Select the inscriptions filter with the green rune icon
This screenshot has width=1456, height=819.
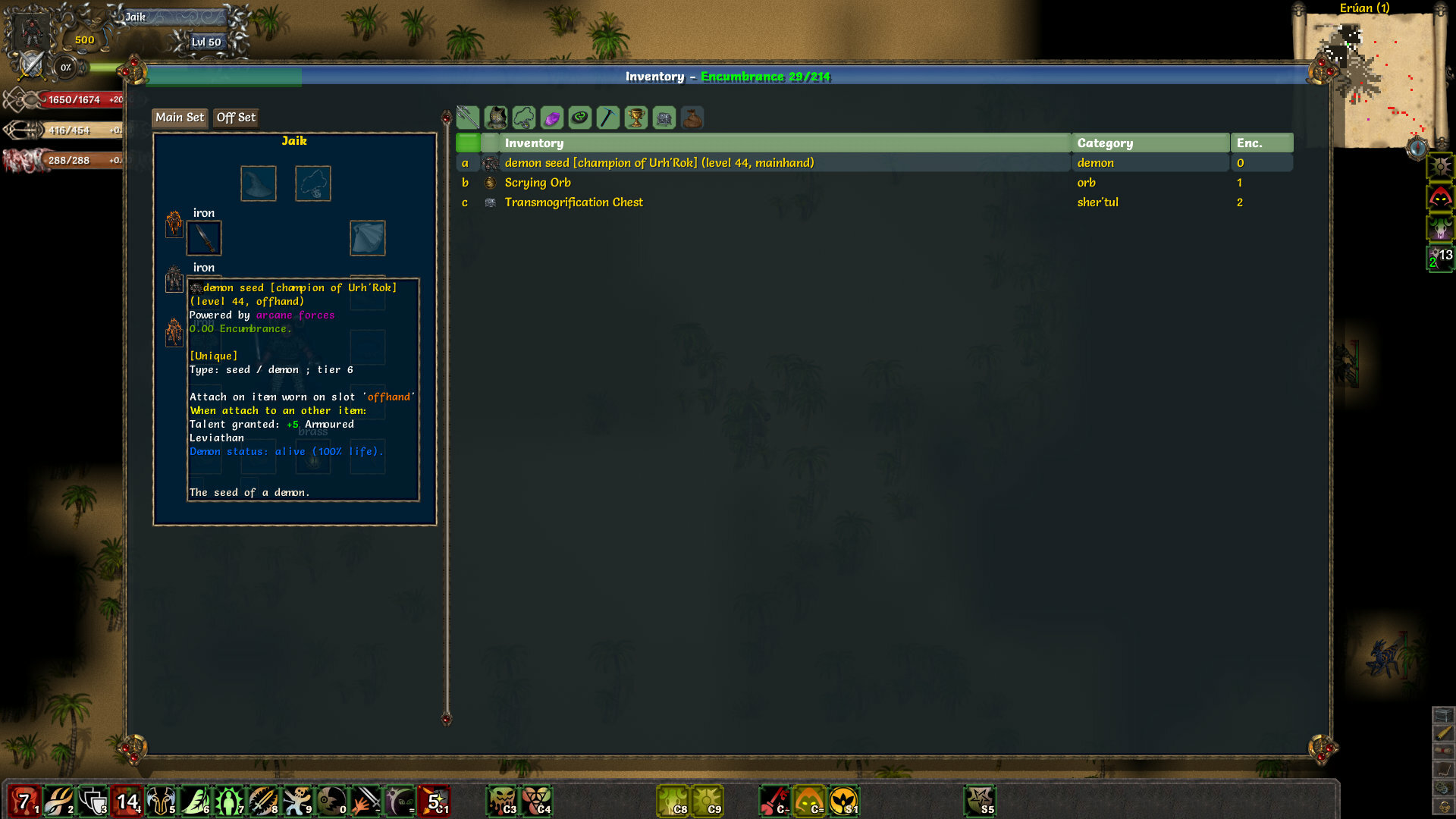(579, 118)
